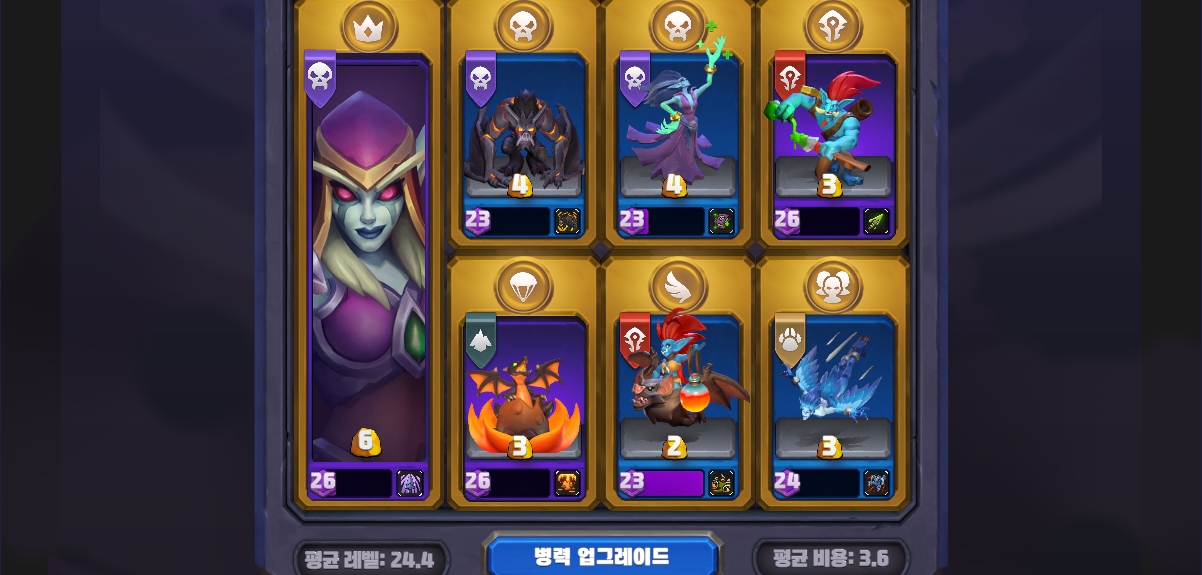The image size is (1202, 575).
Task: Open the troll card's green arrow talent icon
Action: pos(875,221)
